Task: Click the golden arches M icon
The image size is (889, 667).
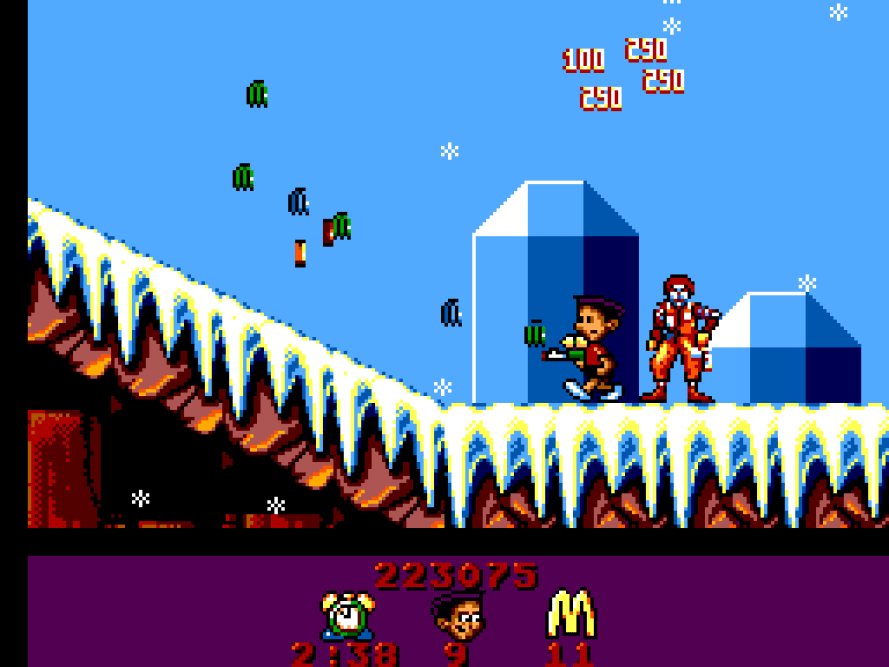Action: tap(571, 614)
